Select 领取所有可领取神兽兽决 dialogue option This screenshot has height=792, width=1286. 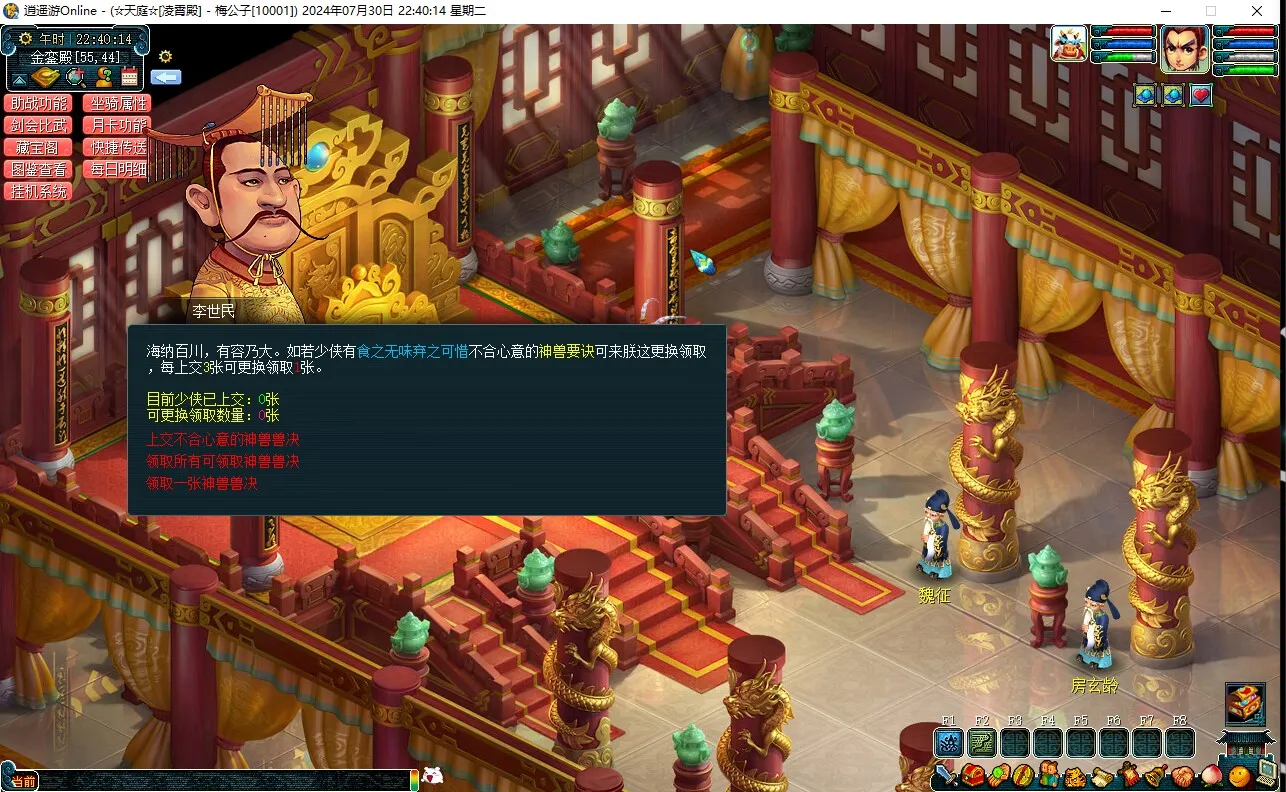tap(223, 462)
